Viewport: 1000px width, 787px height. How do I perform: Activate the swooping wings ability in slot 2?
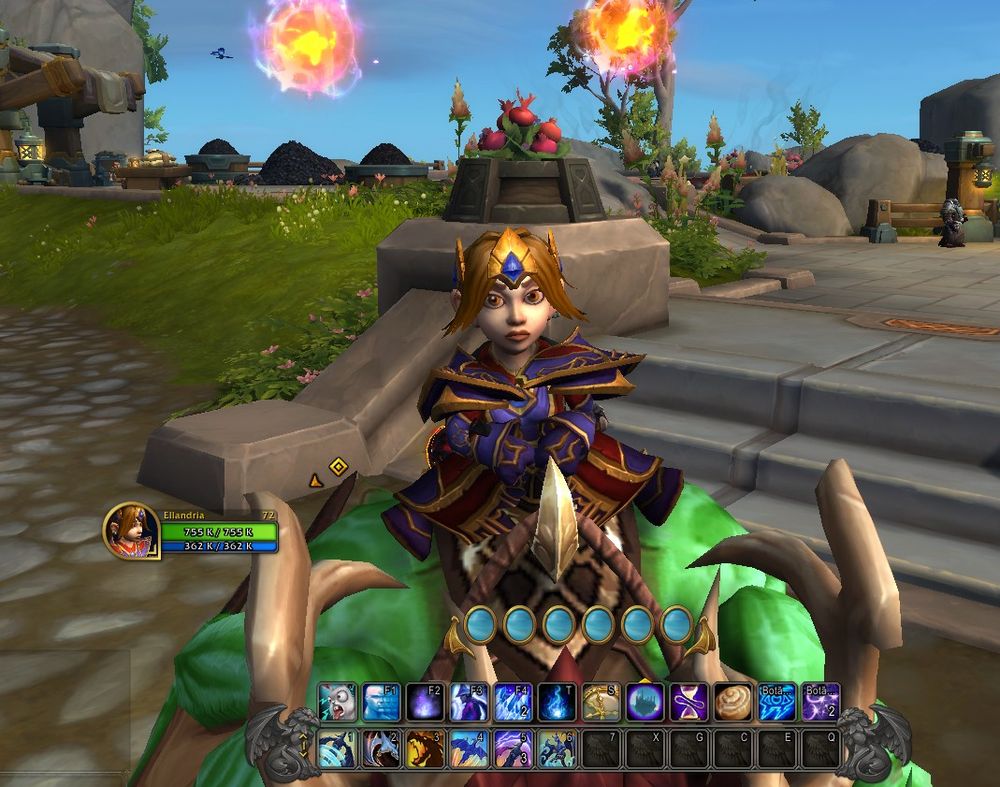pos(382,748)
